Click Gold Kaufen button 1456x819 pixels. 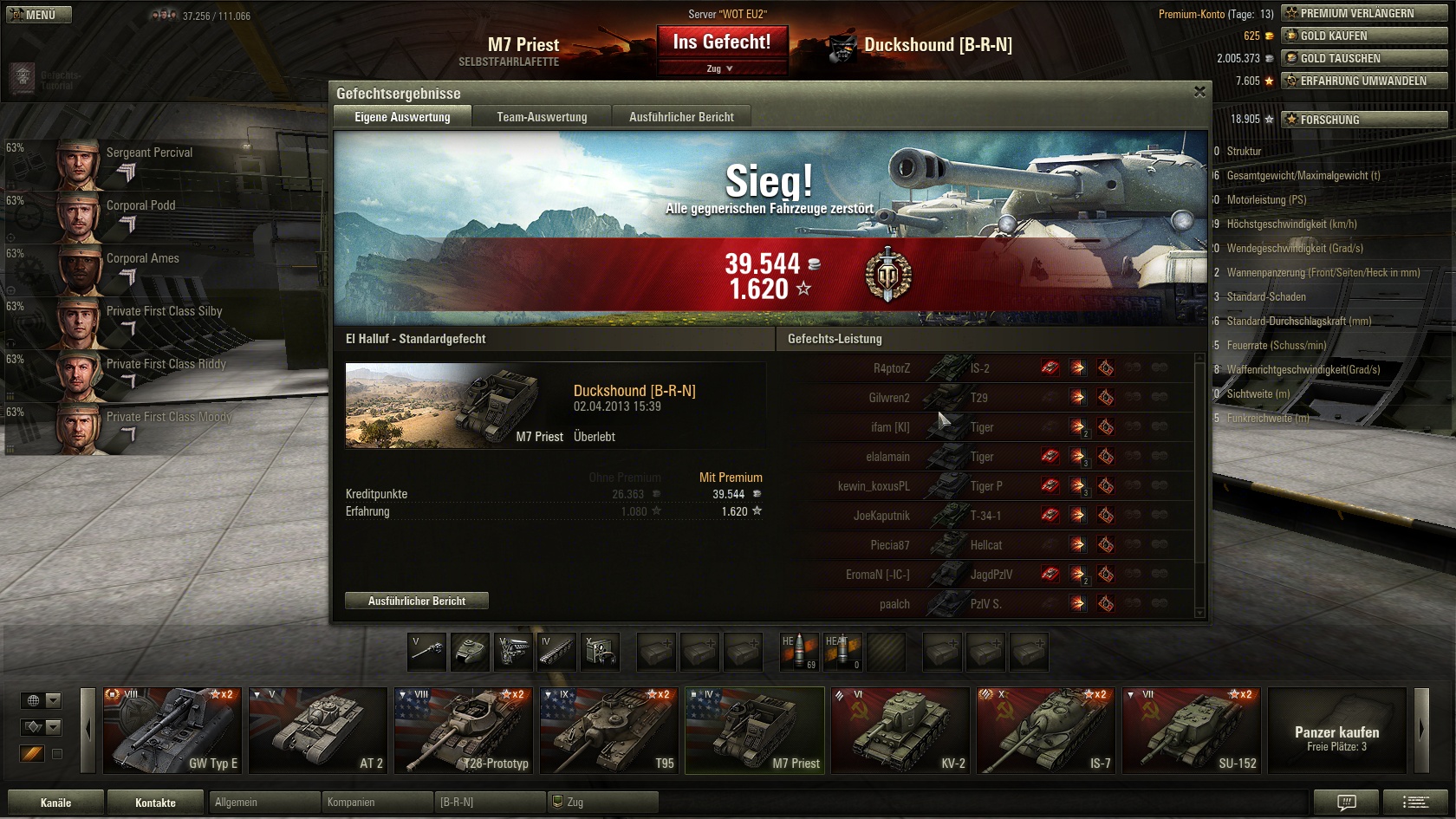pos(1363,36)
